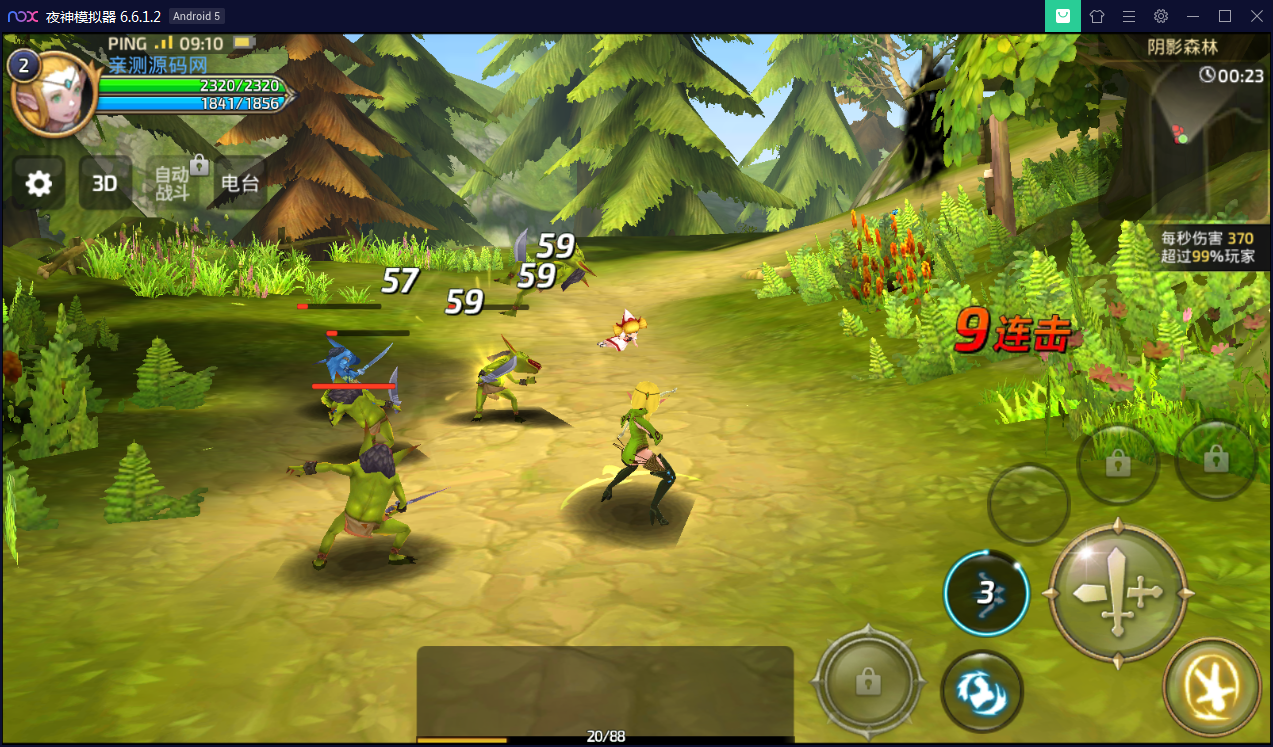Click the large locked skill slot at bottom
The height and width of the screenshot is (747, 1273).
(x=867, y=681)
